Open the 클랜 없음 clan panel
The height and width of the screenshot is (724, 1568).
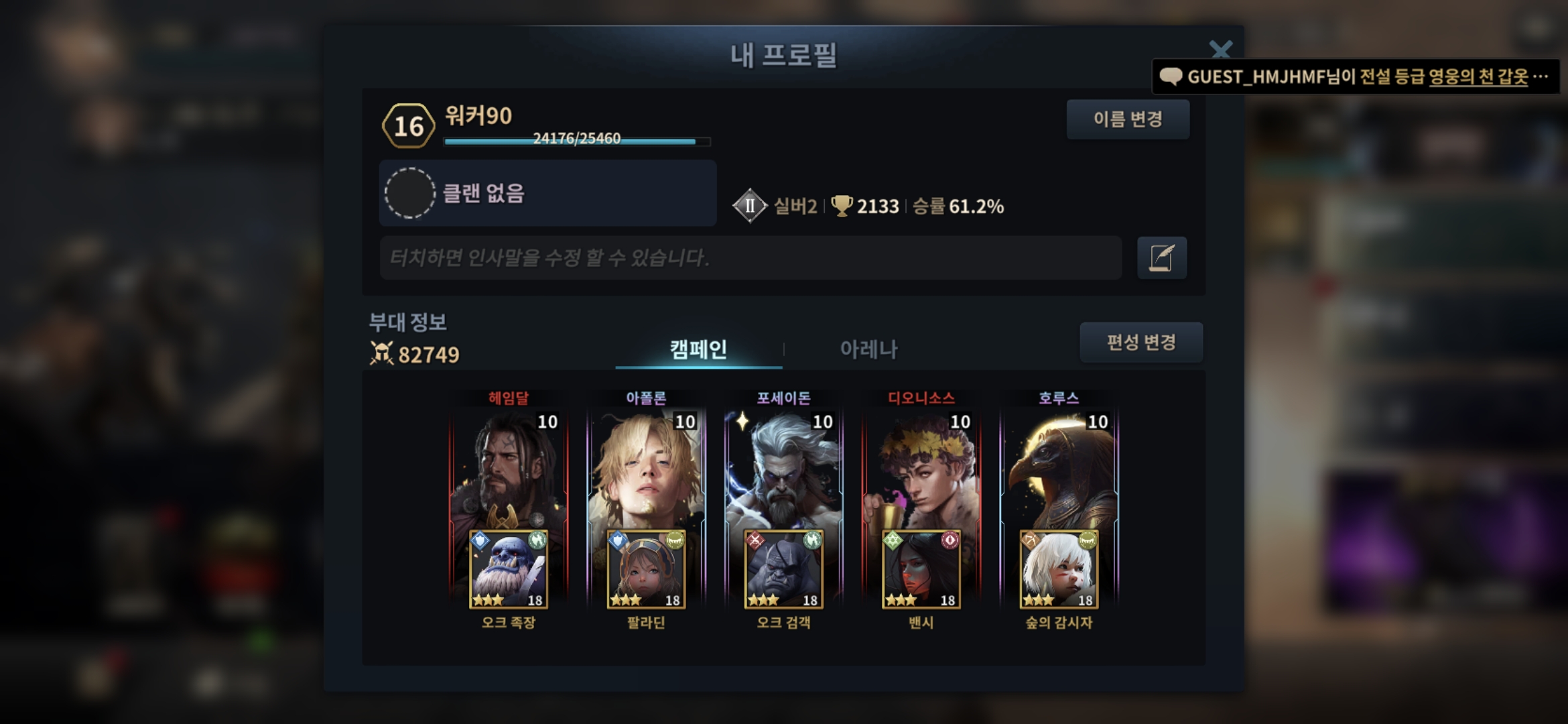[547, 193]
